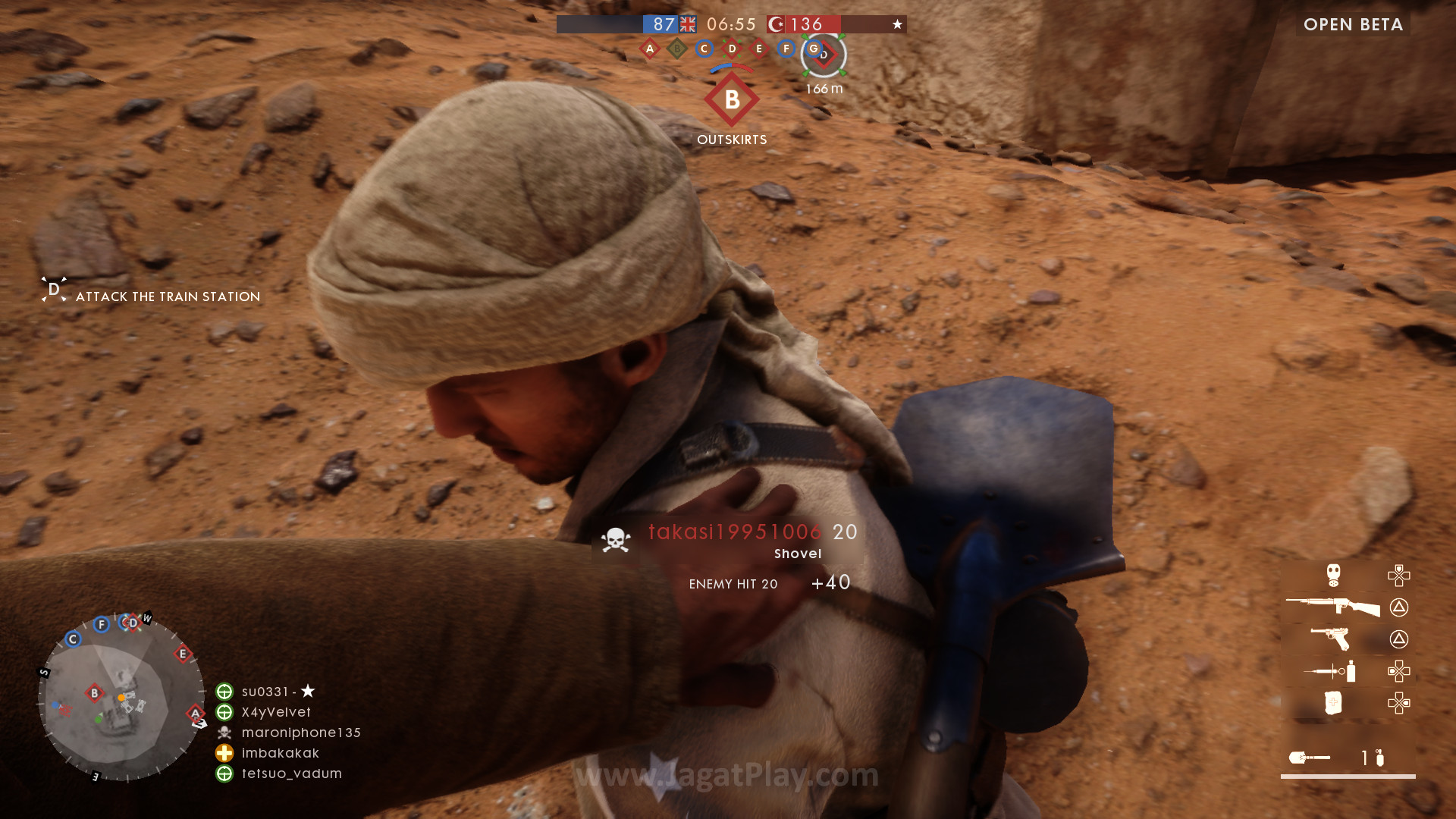Select tetsuo_vadum in the squad list
Screen dimensions: 1456x819
291,773
